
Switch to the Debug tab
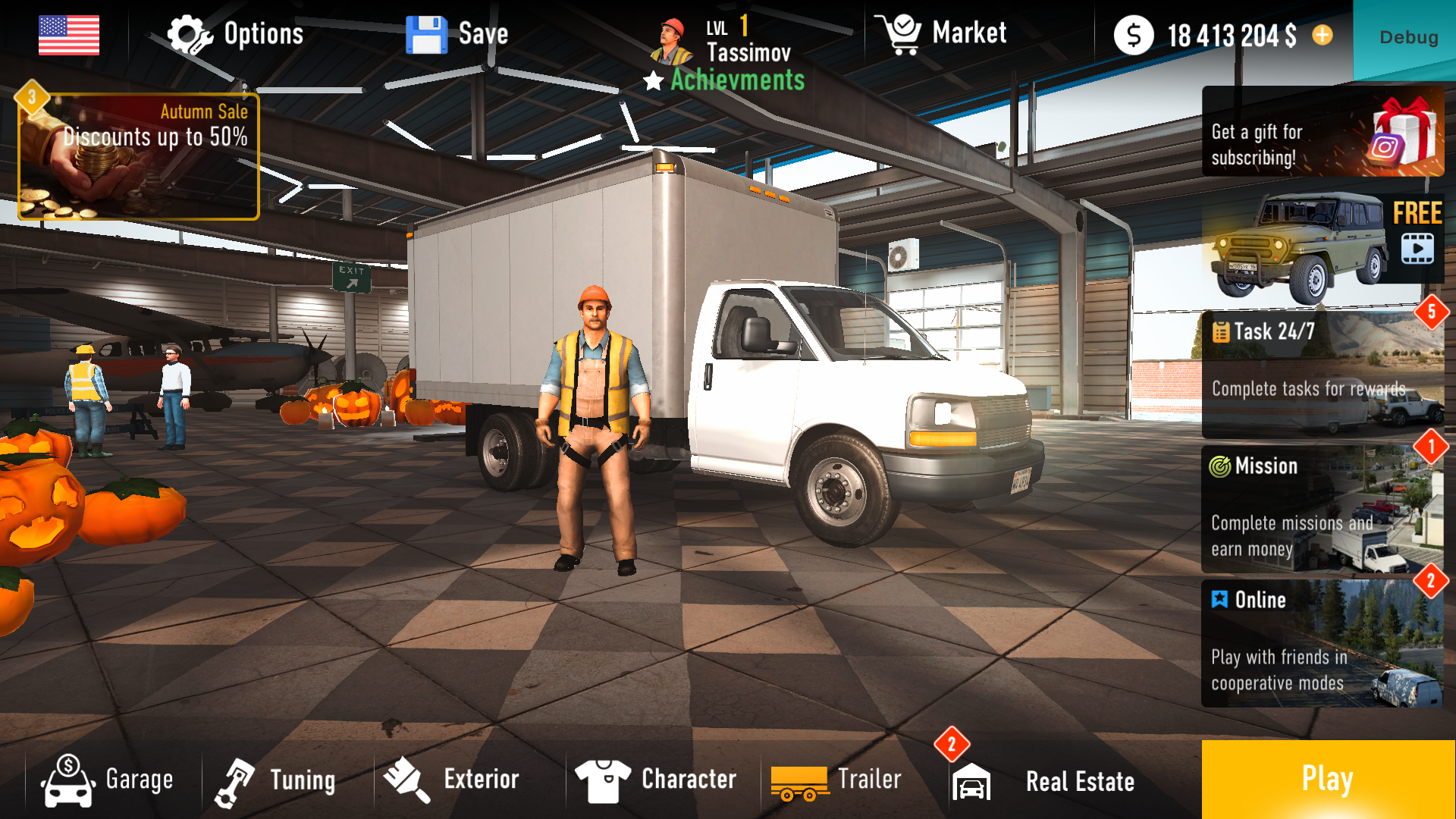1407,36
